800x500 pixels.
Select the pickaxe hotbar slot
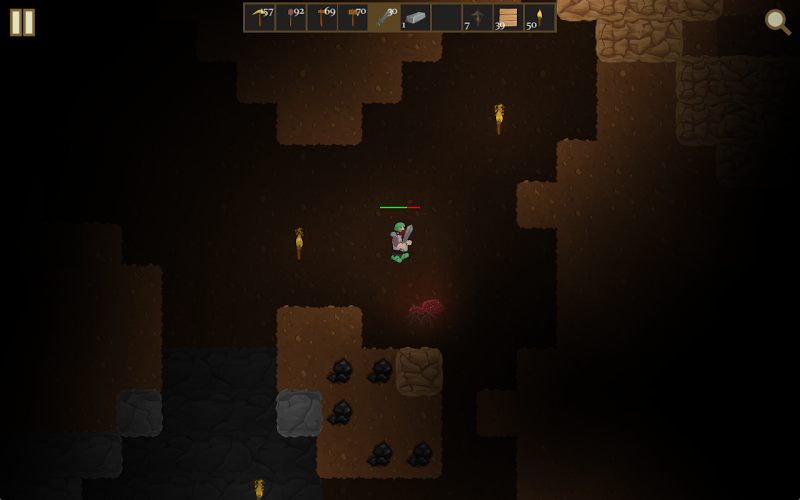(x=261, y=17)
